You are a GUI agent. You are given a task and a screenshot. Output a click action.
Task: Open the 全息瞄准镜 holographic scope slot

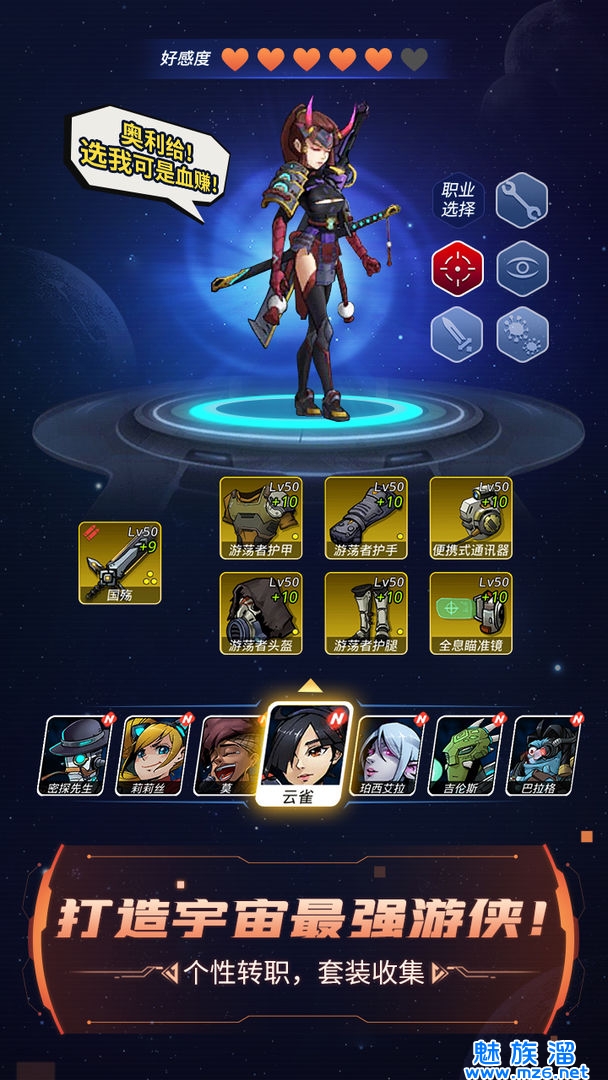pyautogui.click(x=471, y=613)
